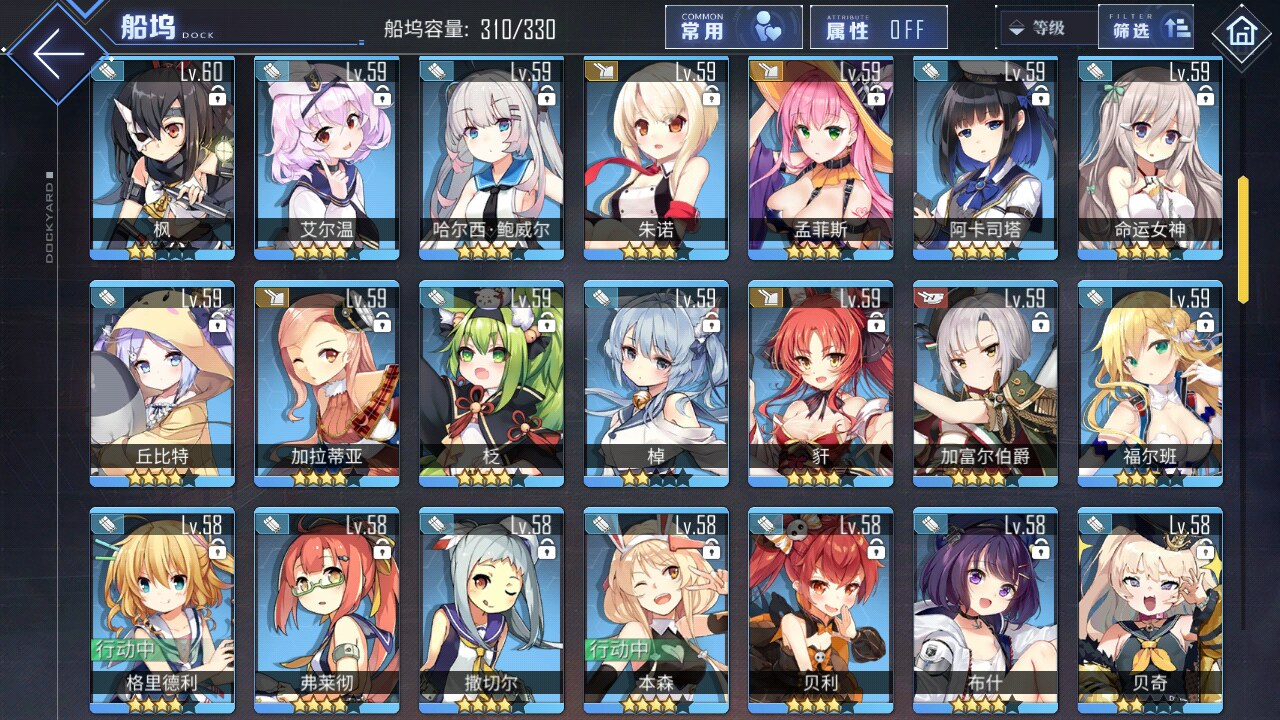
Task: Go back using the arrow button
Action: point(57,53)
